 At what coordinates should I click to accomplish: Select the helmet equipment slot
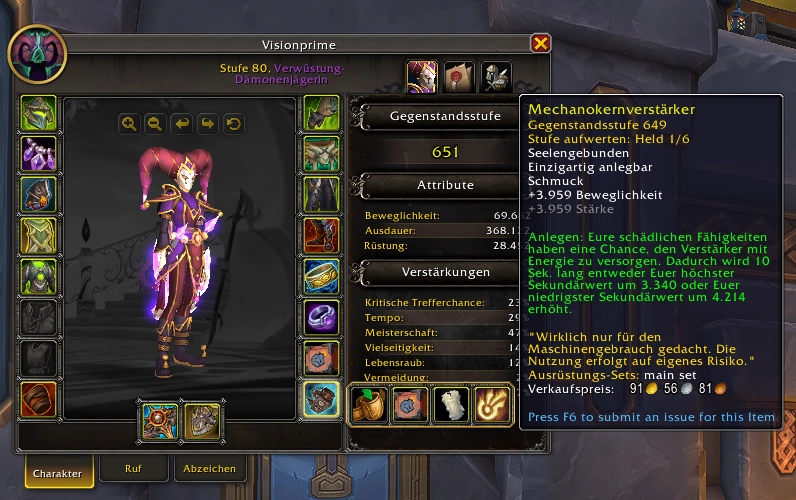tap(39, 113)
